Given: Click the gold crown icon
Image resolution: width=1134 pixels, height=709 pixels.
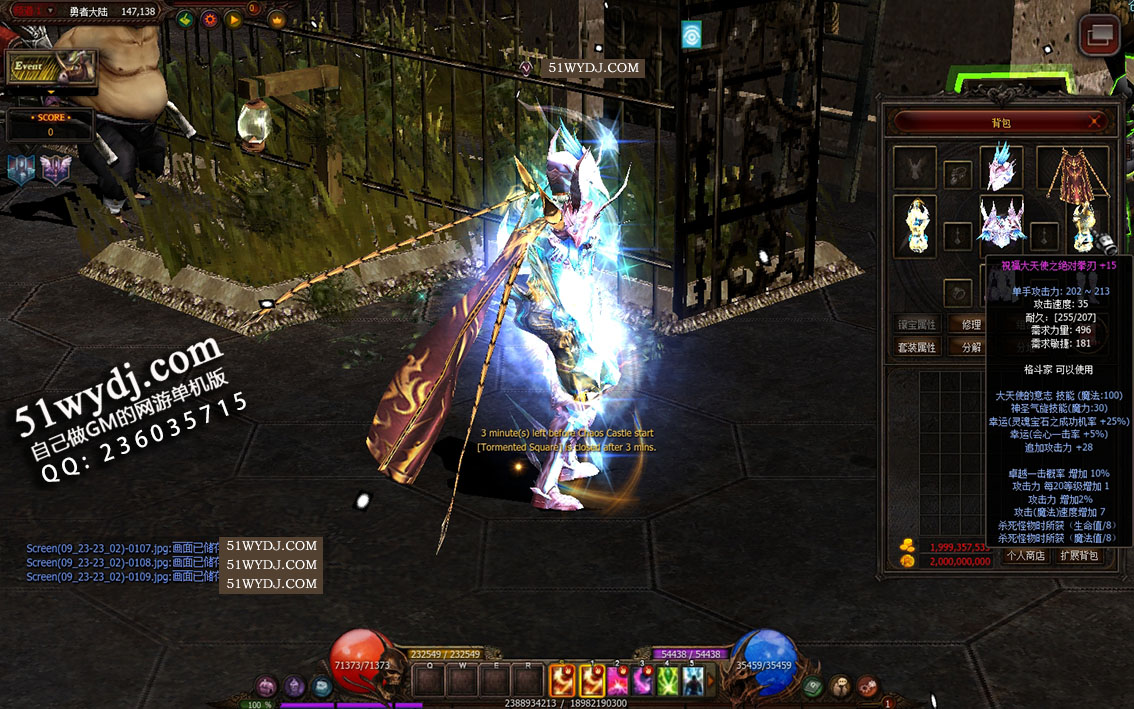Looking at the screenshot, I should [x=276, y=19].
